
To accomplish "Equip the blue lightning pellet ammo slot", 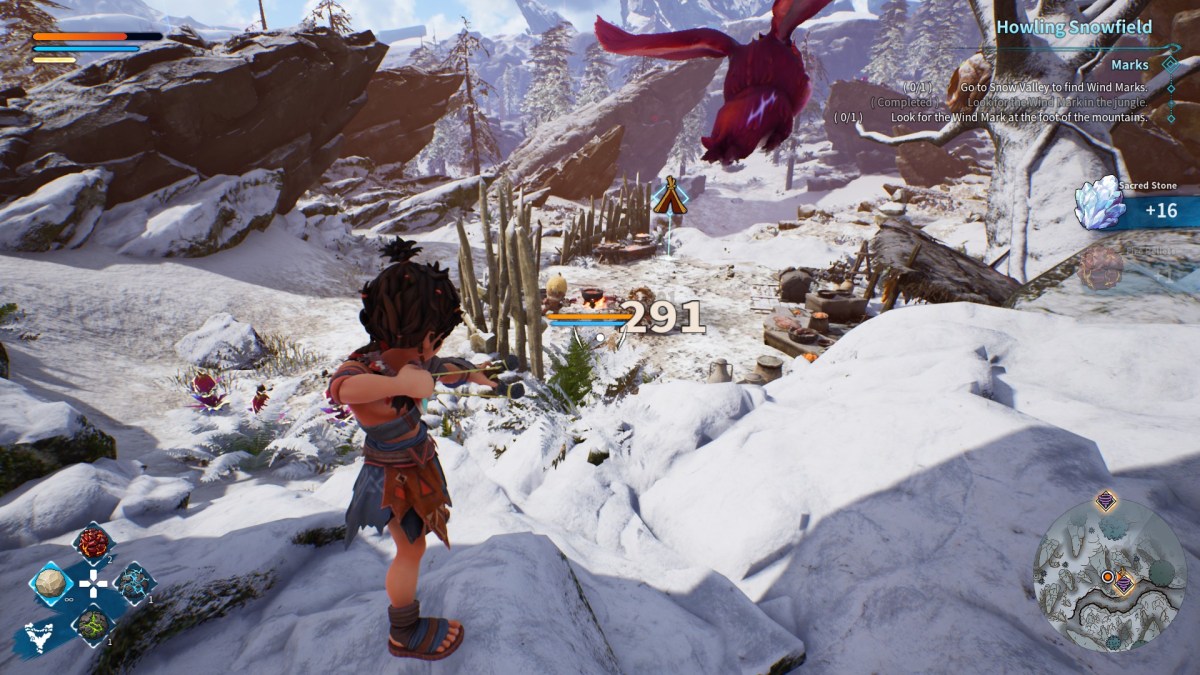I will (x=134, y=584).
